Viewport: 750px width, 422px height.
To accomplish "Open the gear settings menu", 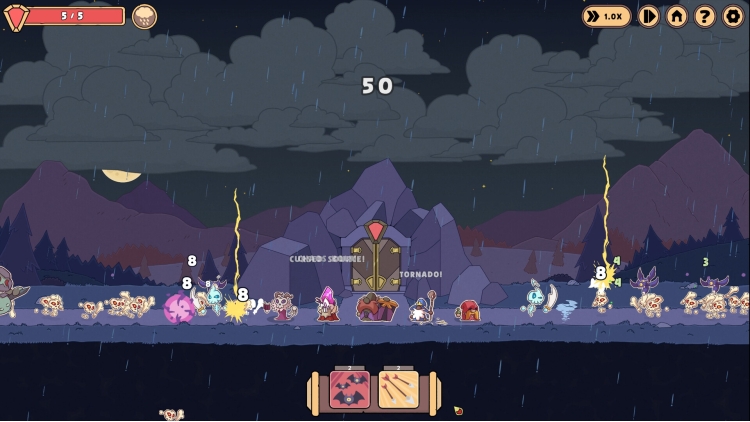I will [733, 16].
